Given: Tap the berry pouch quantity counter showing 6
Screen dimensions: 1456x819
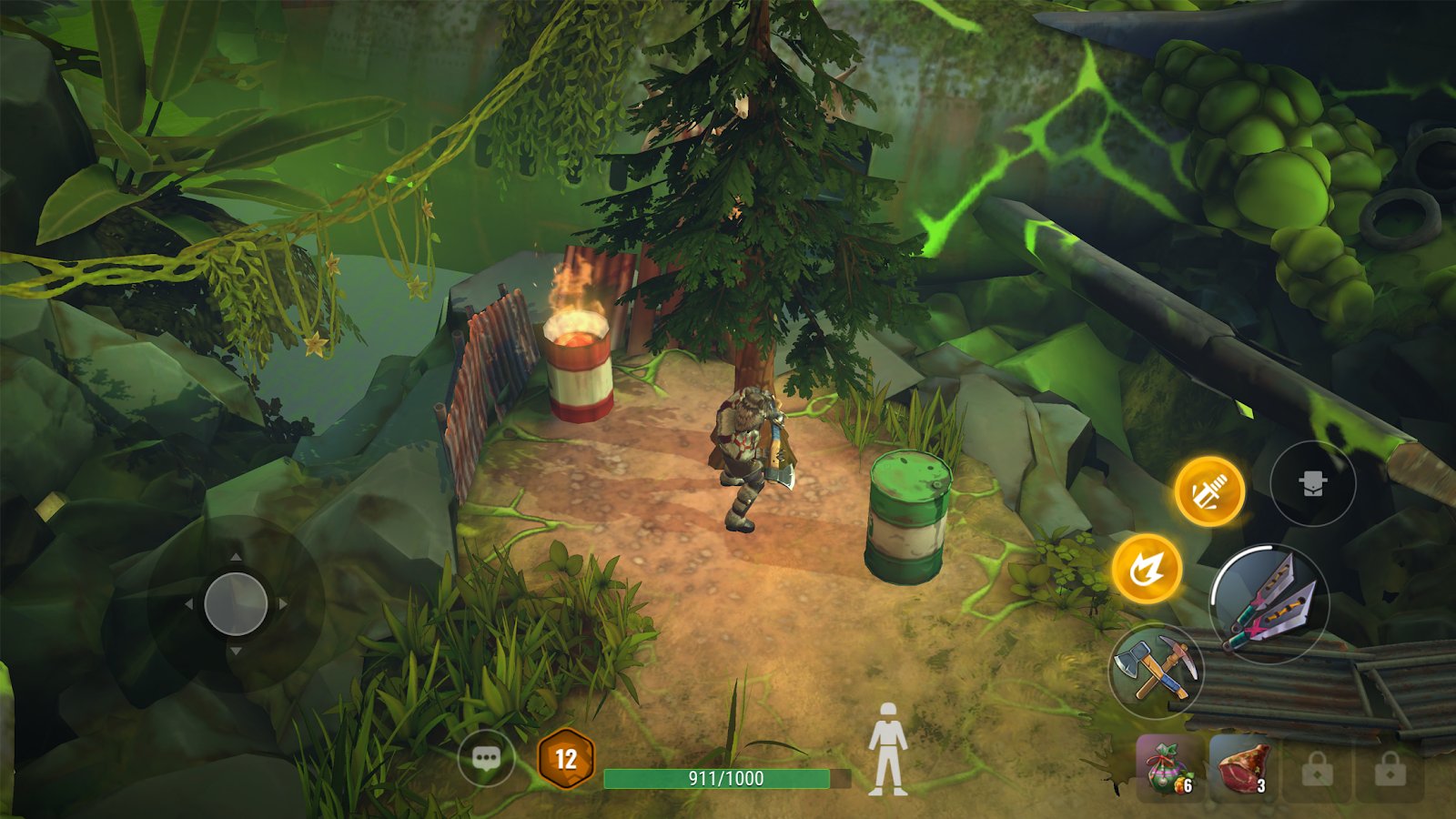Looking at the screenshot, I should pos(1189,784).
